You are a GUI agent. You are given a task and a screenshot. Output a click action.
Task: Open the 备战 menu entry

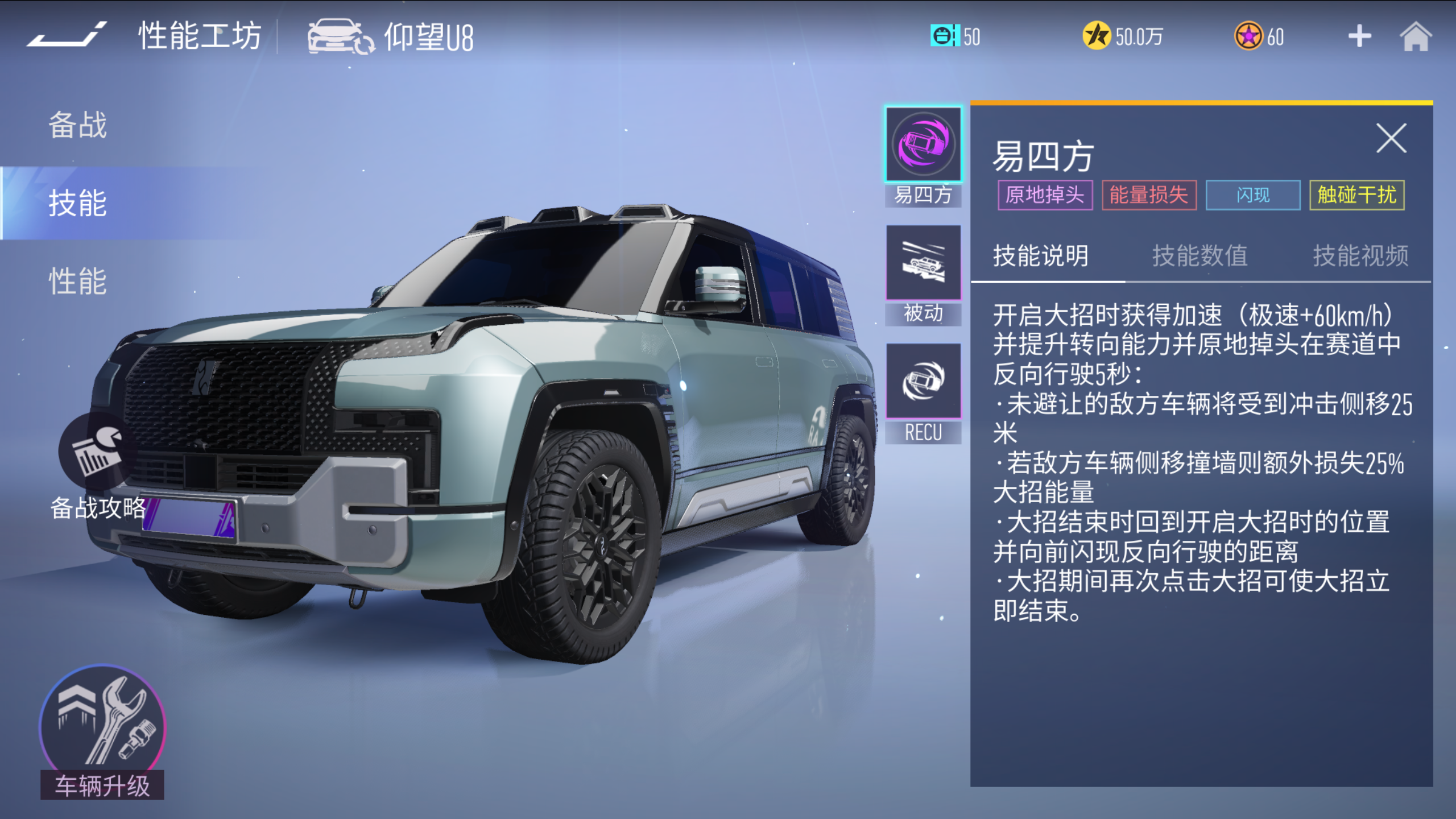(78, 125)
